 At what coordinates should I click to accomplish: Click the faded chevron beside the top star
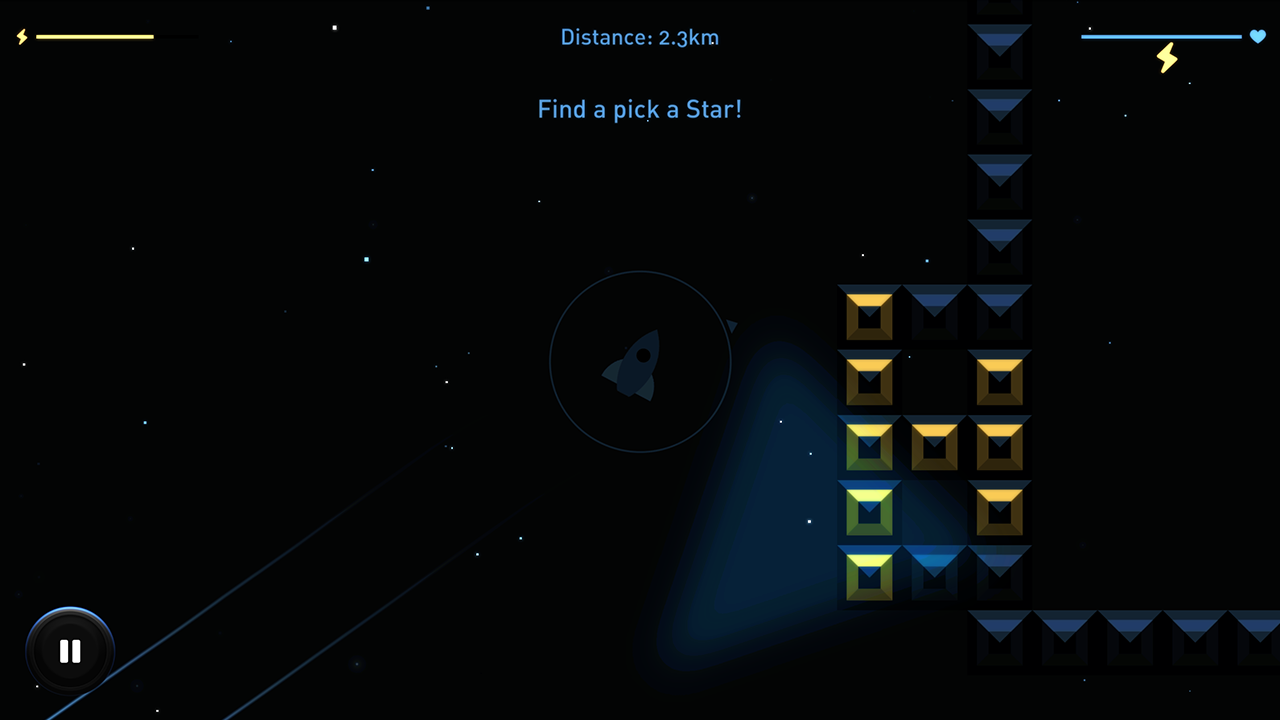[934, 314]
